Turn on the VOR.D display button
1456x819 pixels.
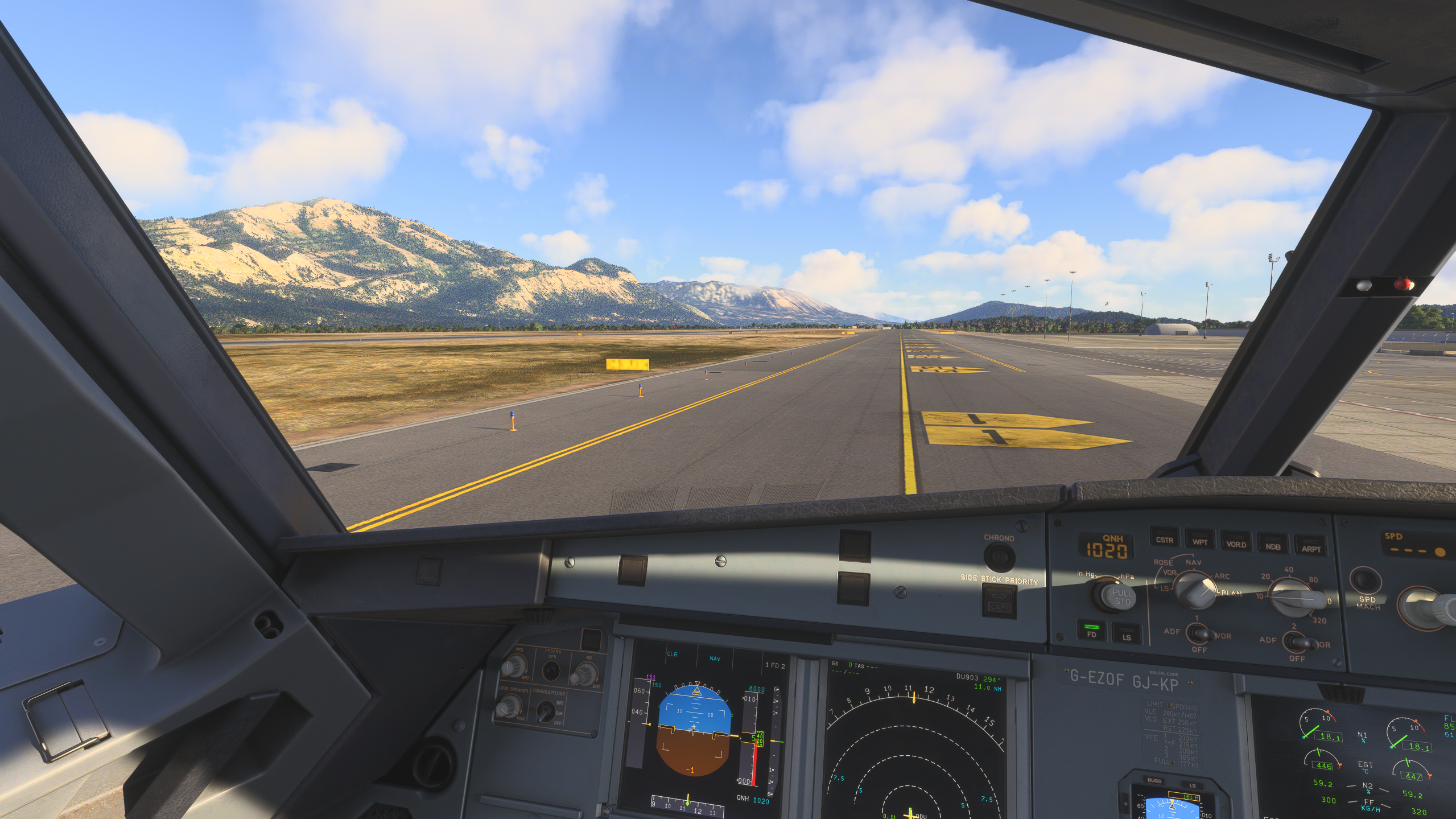1236,544
